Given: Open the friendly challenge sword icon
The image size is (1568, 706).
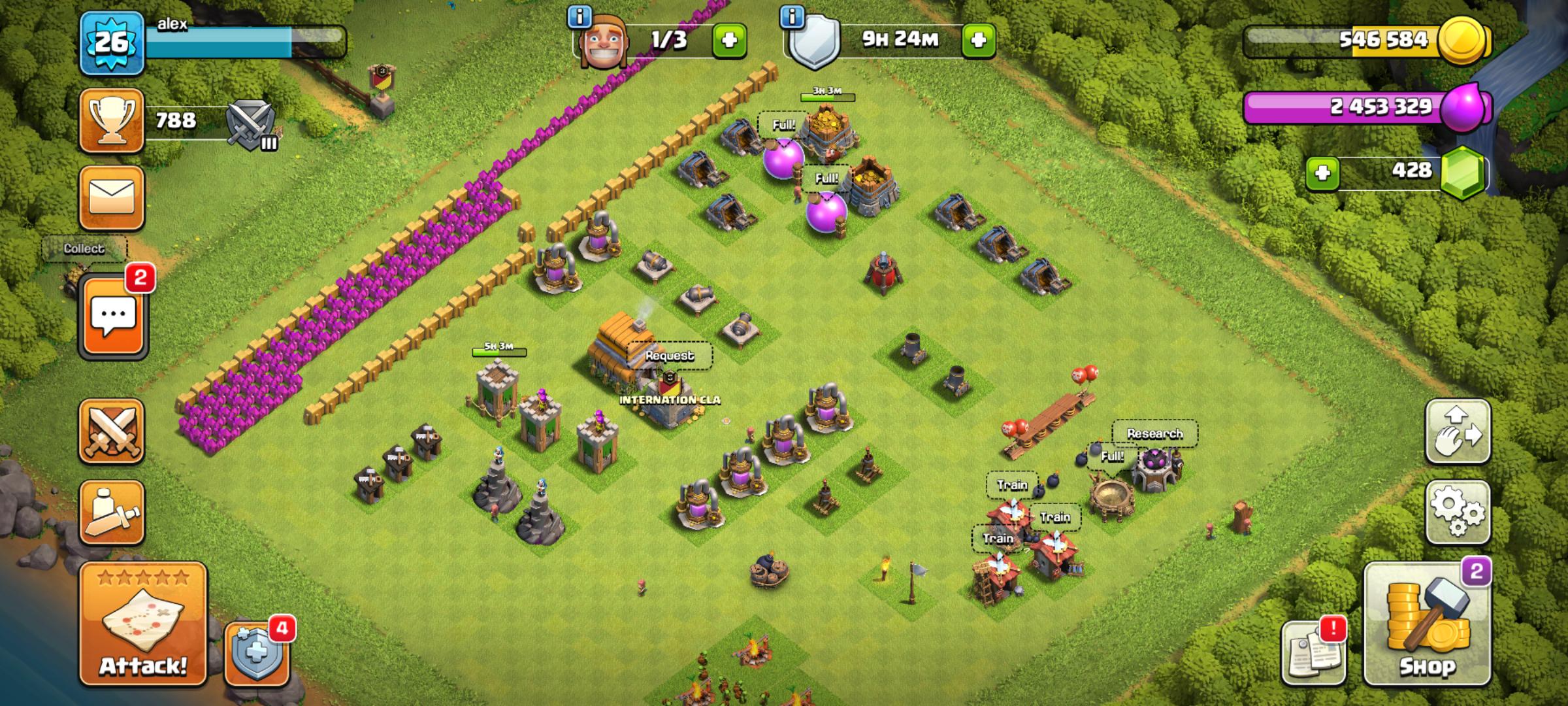Looking at the screenshot, I should pyautogui.click(x=111, y=431).
